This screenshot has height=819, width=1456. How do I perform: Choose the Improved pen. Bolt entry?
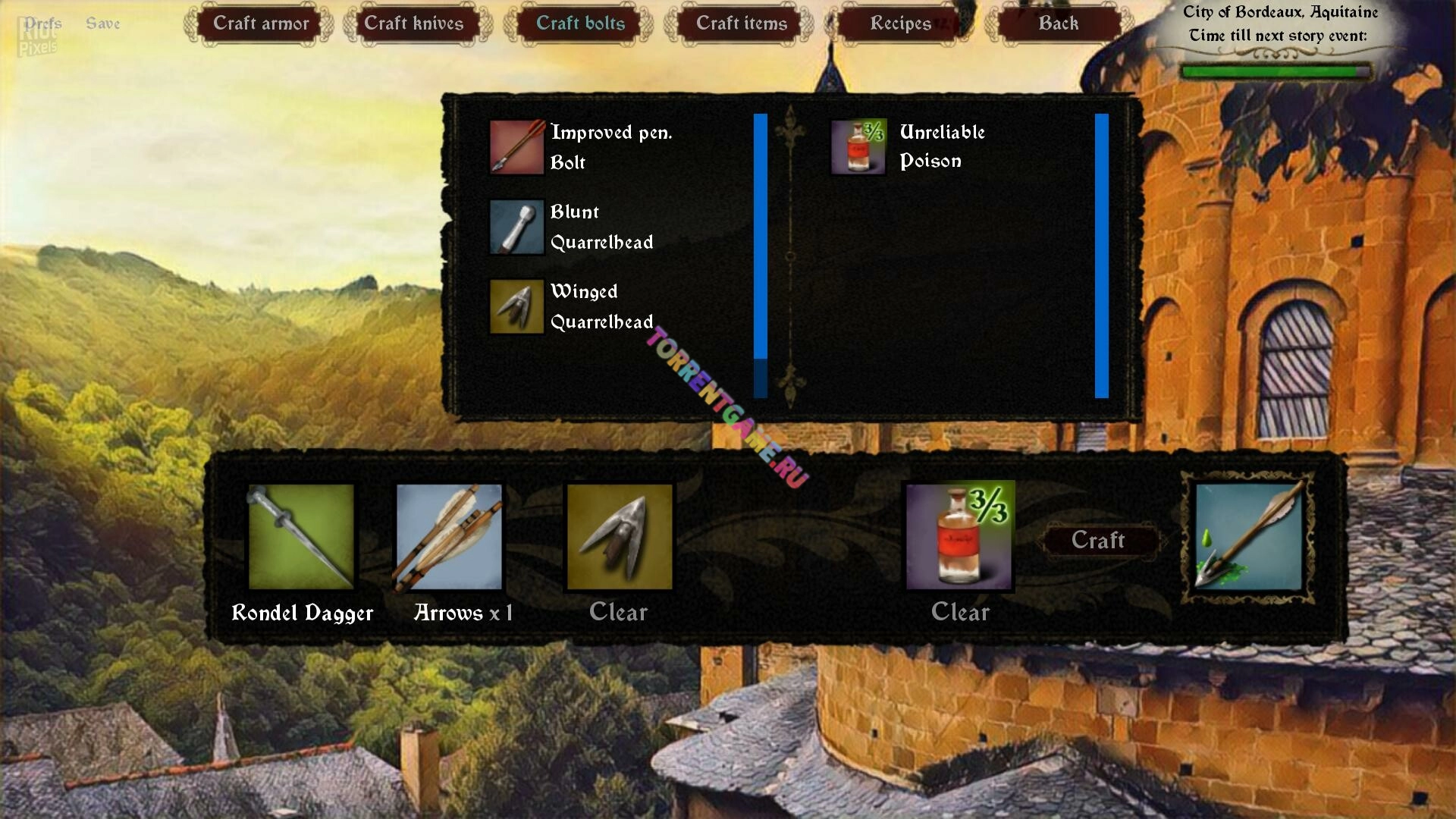tap(582, 147)
